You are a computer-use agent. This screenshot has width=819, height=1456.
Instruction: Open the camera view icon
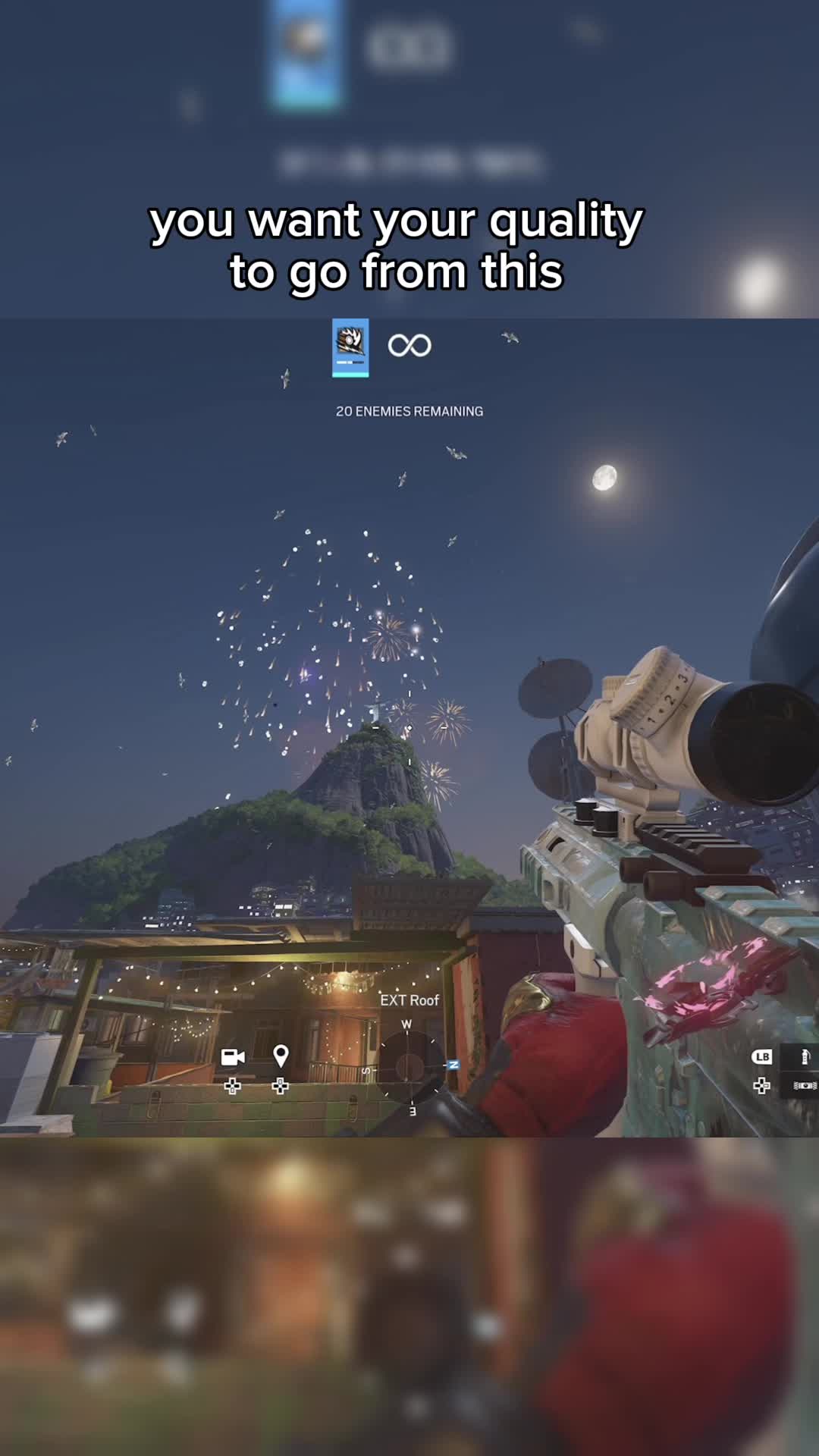click(x=233, y=1056)
